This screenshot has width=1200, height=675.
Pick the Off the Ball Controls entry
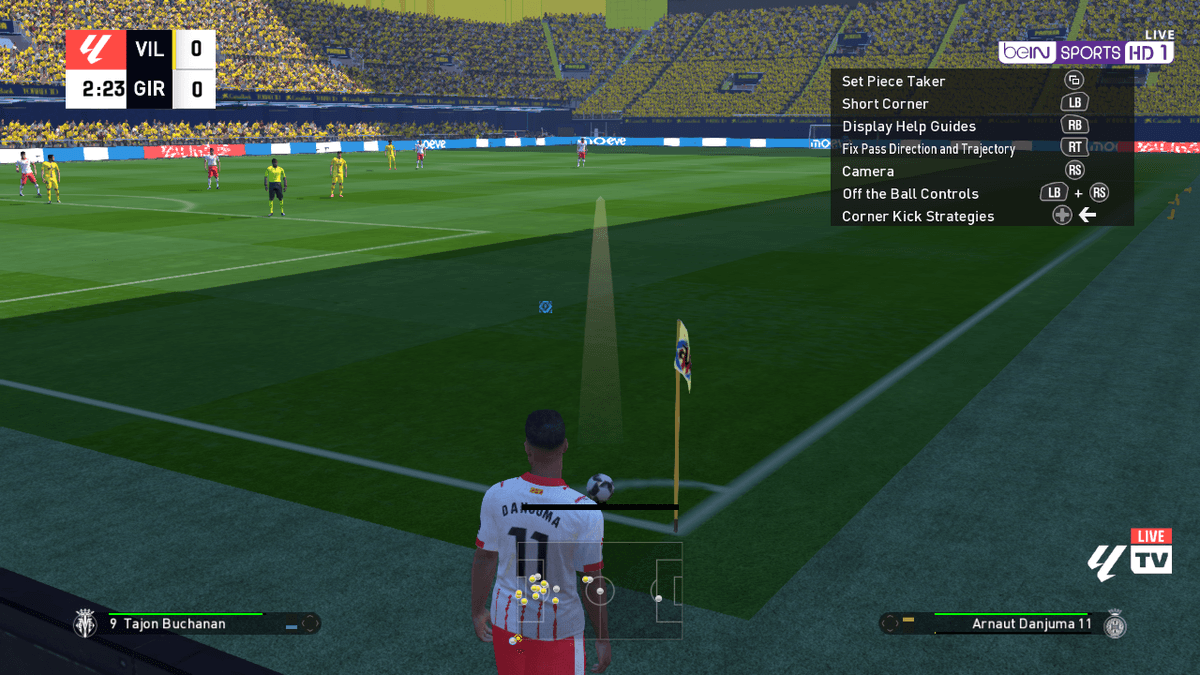910,194
